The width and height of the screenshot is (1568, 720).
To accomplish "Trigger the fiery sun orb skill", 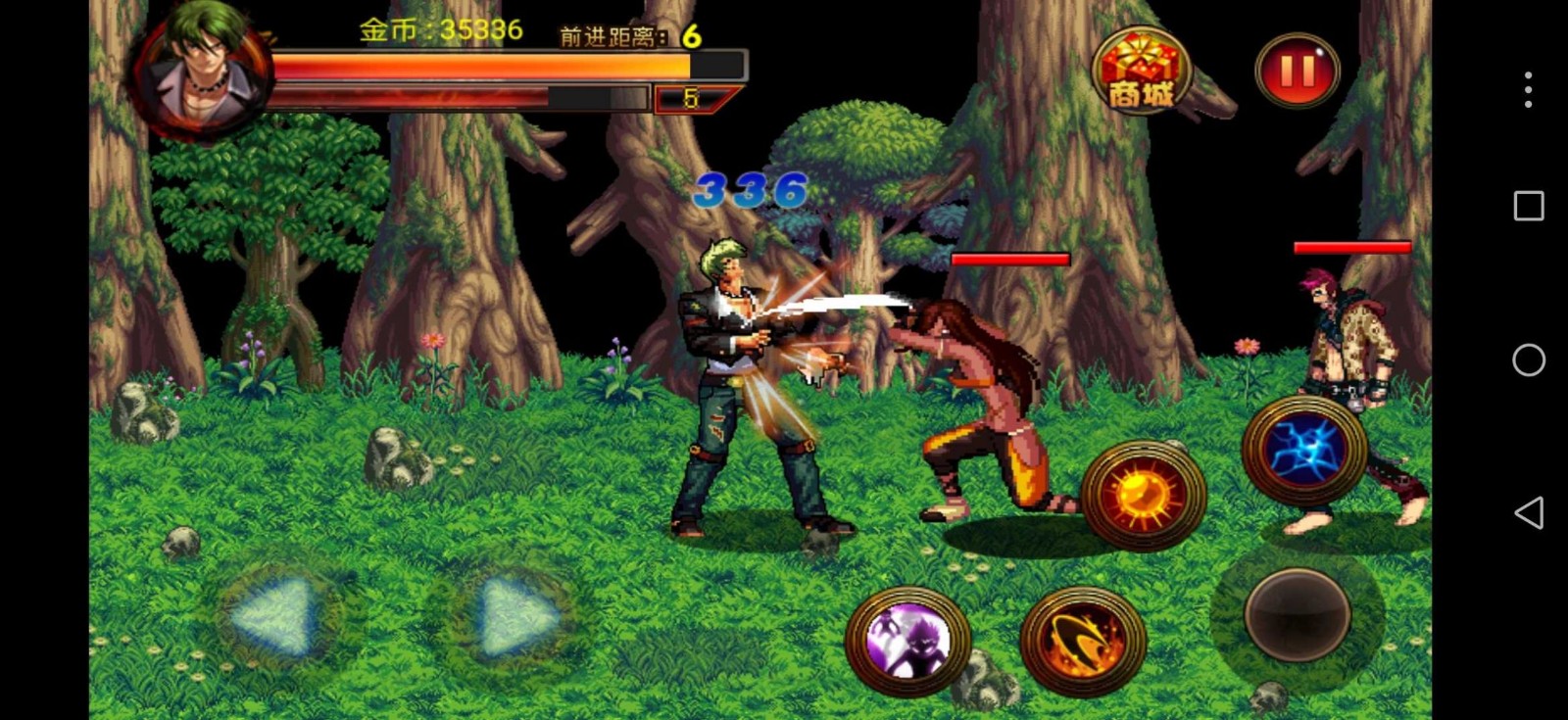I will coord(1143,495).
